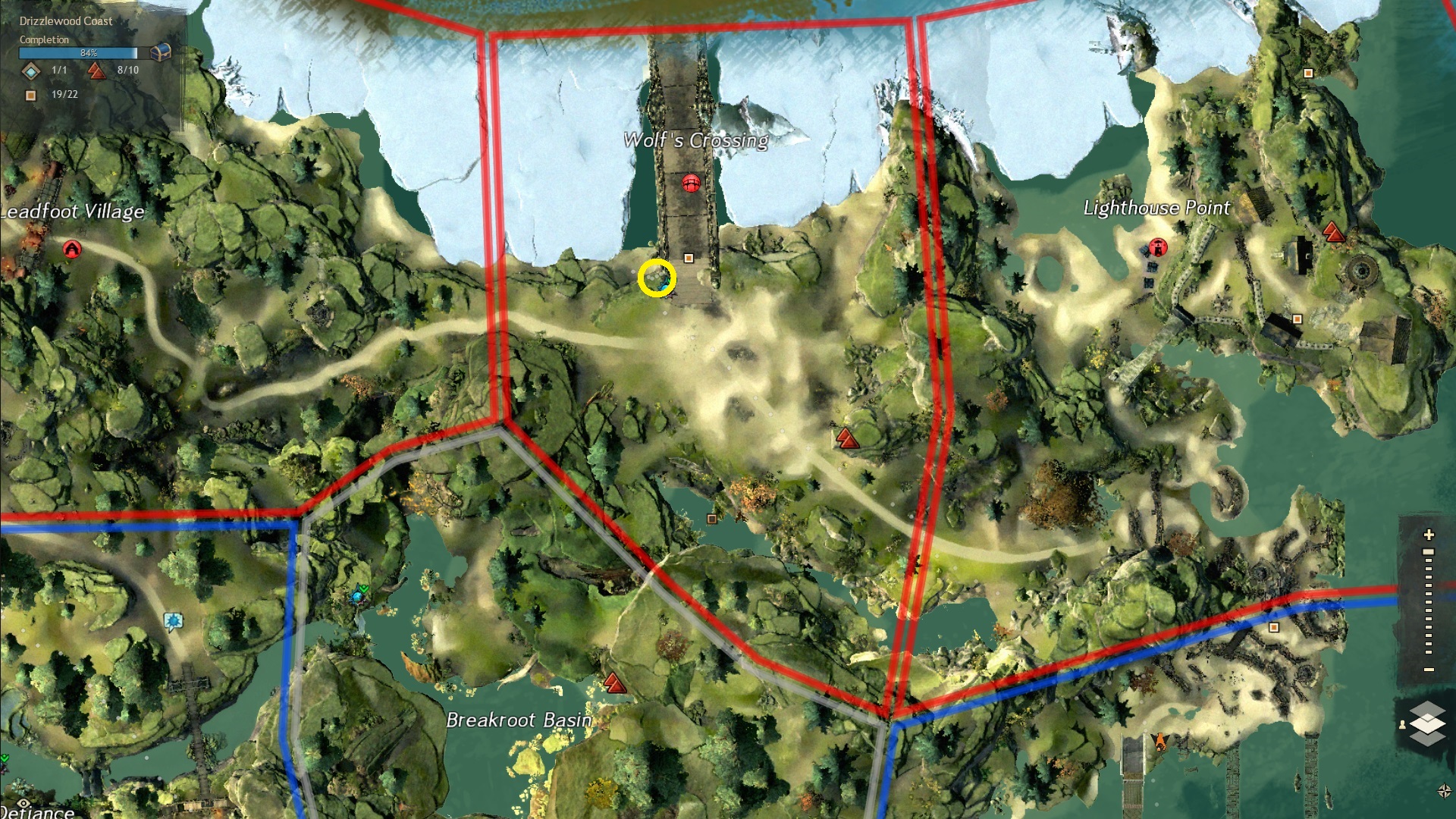Choose the Lighthouse Point waypoint marker

point(1158,247)
